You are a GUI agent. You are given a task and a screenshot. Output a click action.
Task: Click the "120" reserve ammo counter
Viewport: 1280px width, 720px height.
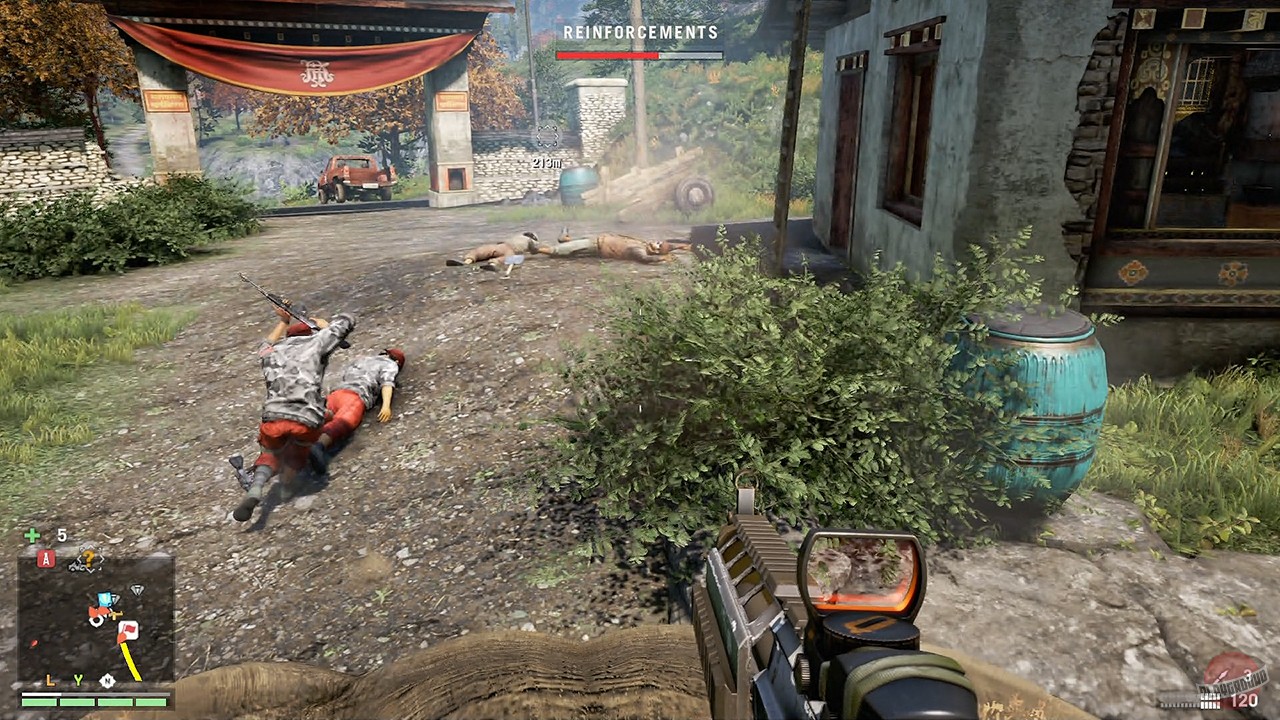(x=1243, y=700)
